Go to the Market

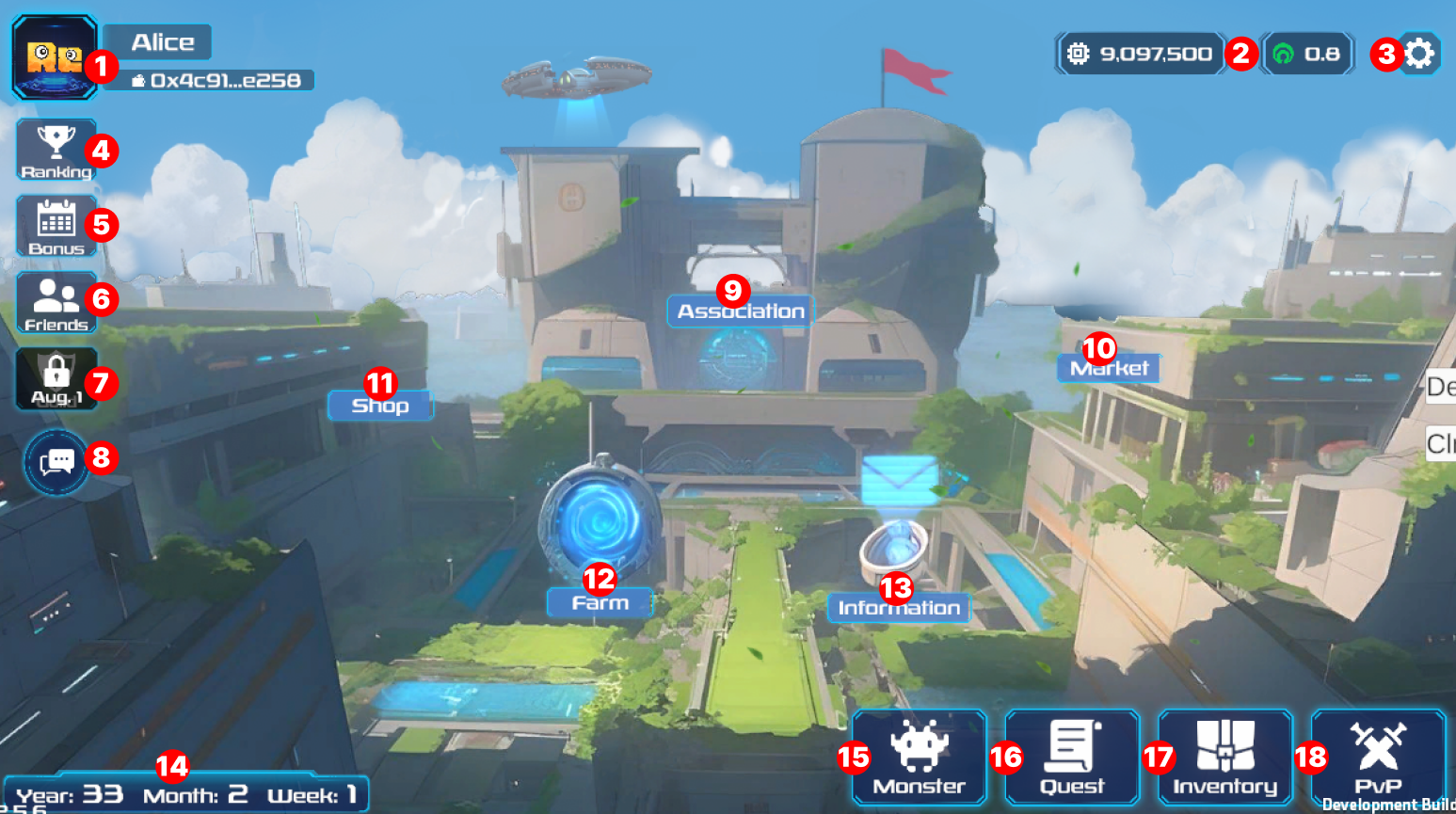point(1109,369)
